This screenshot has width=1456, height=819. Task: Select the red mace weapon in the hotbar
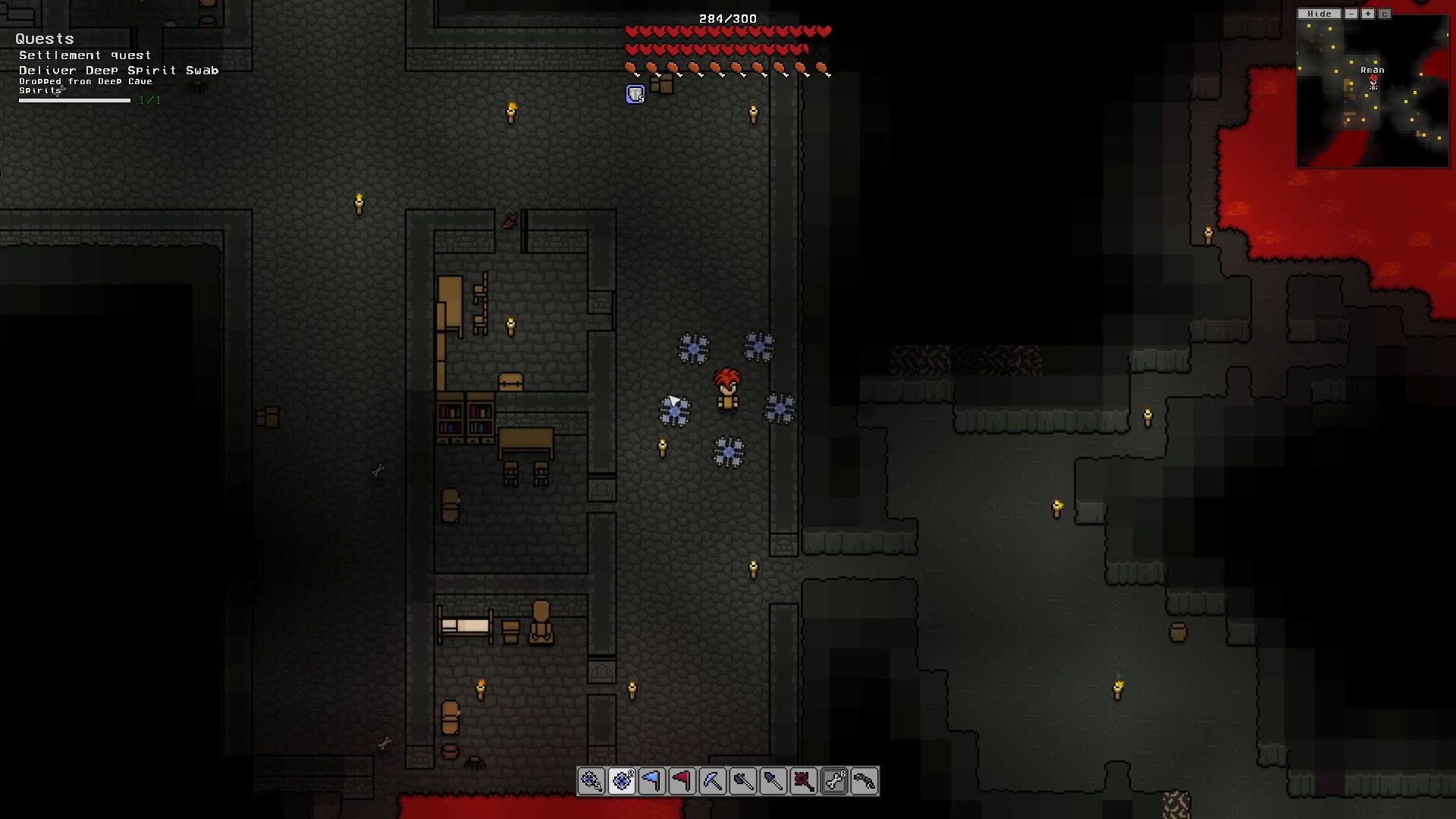(805, 782)
